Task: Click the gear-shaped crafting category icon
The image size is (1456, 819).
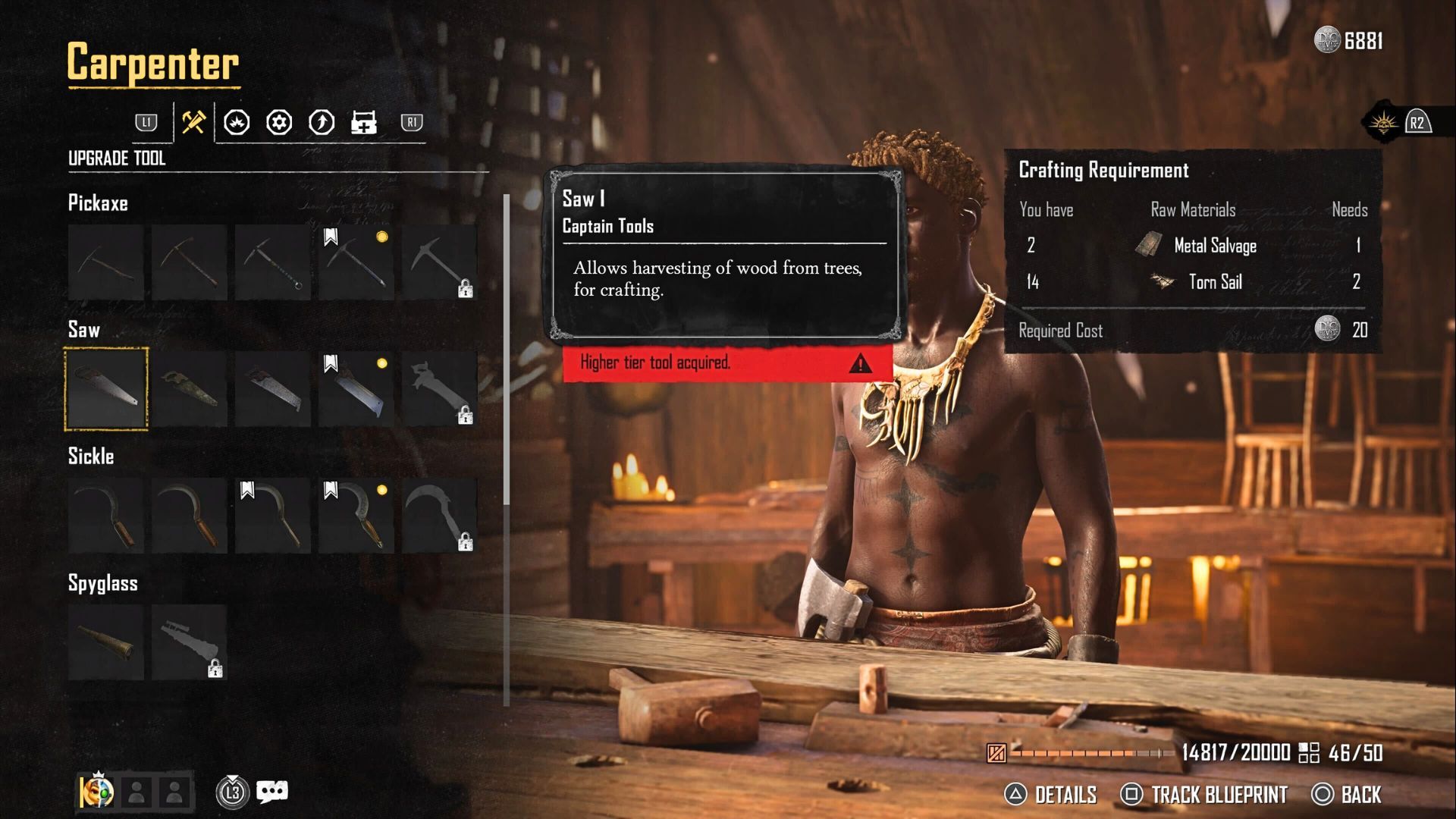Action: 279,122
